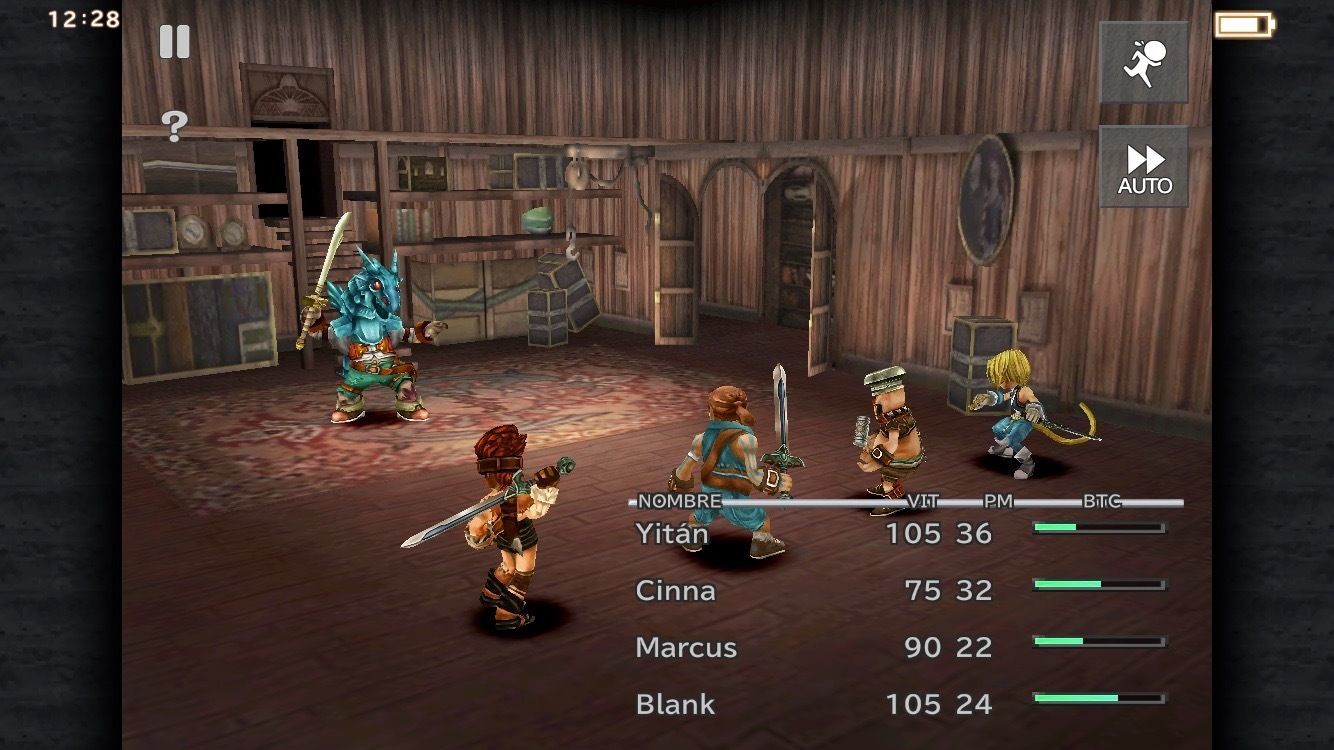Select Marcus in the party list

[686, 648]
